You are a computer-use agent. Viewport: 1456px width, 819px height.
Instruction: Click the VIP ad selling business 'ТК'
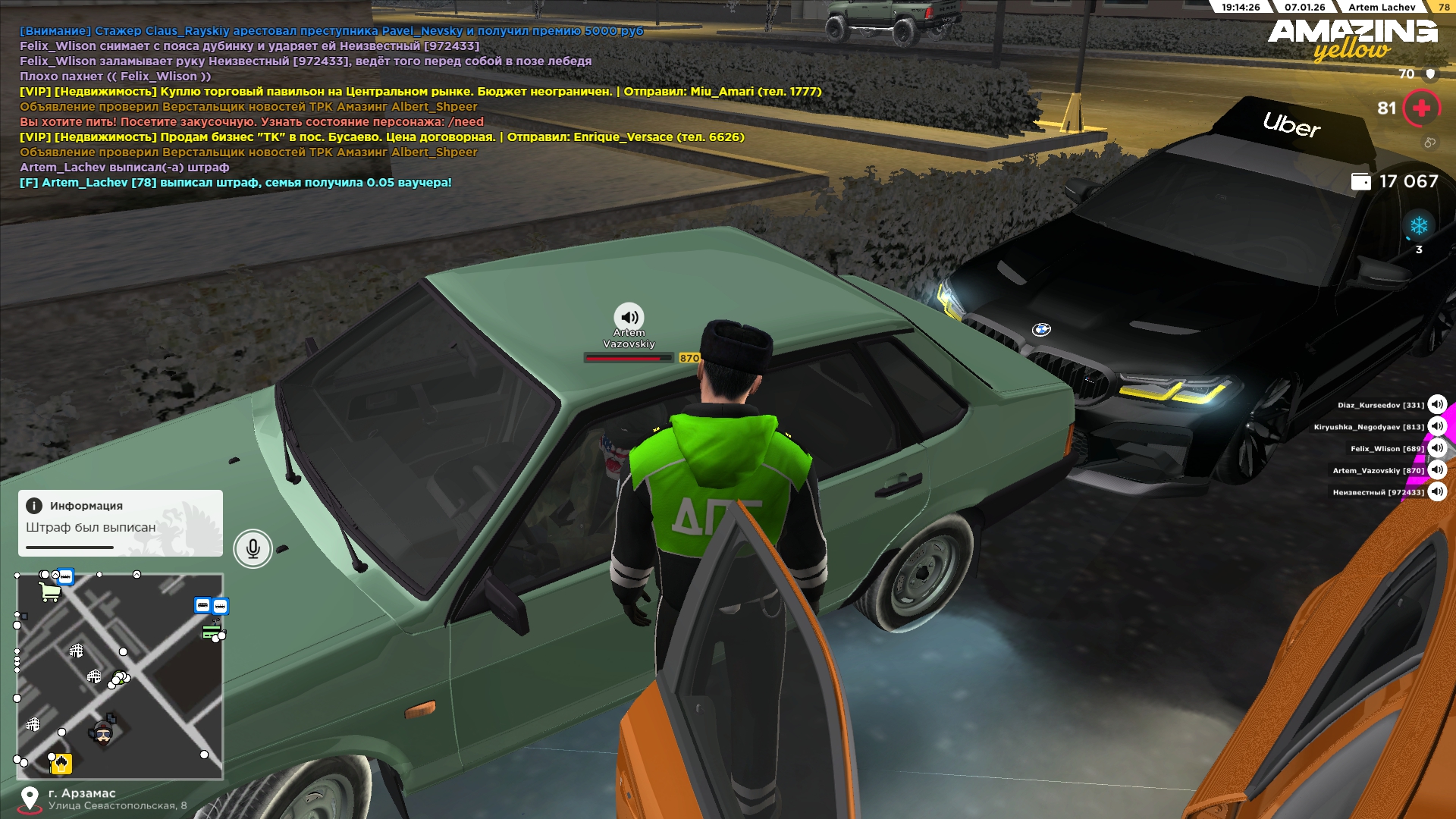click(382, 137)
